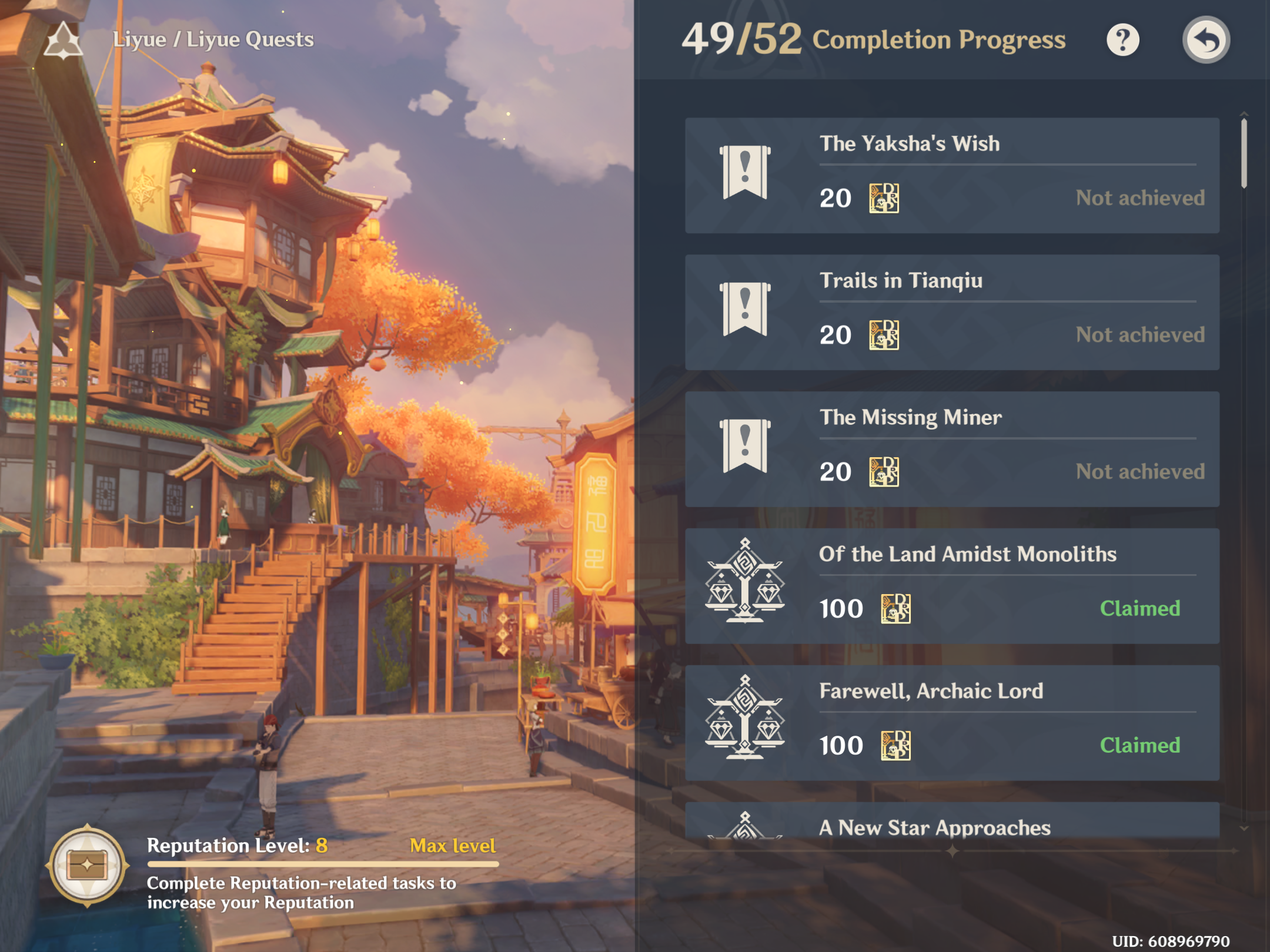Click the Farewell, Archaic Lord entry

pyautogui.click(x=951, y=723)
